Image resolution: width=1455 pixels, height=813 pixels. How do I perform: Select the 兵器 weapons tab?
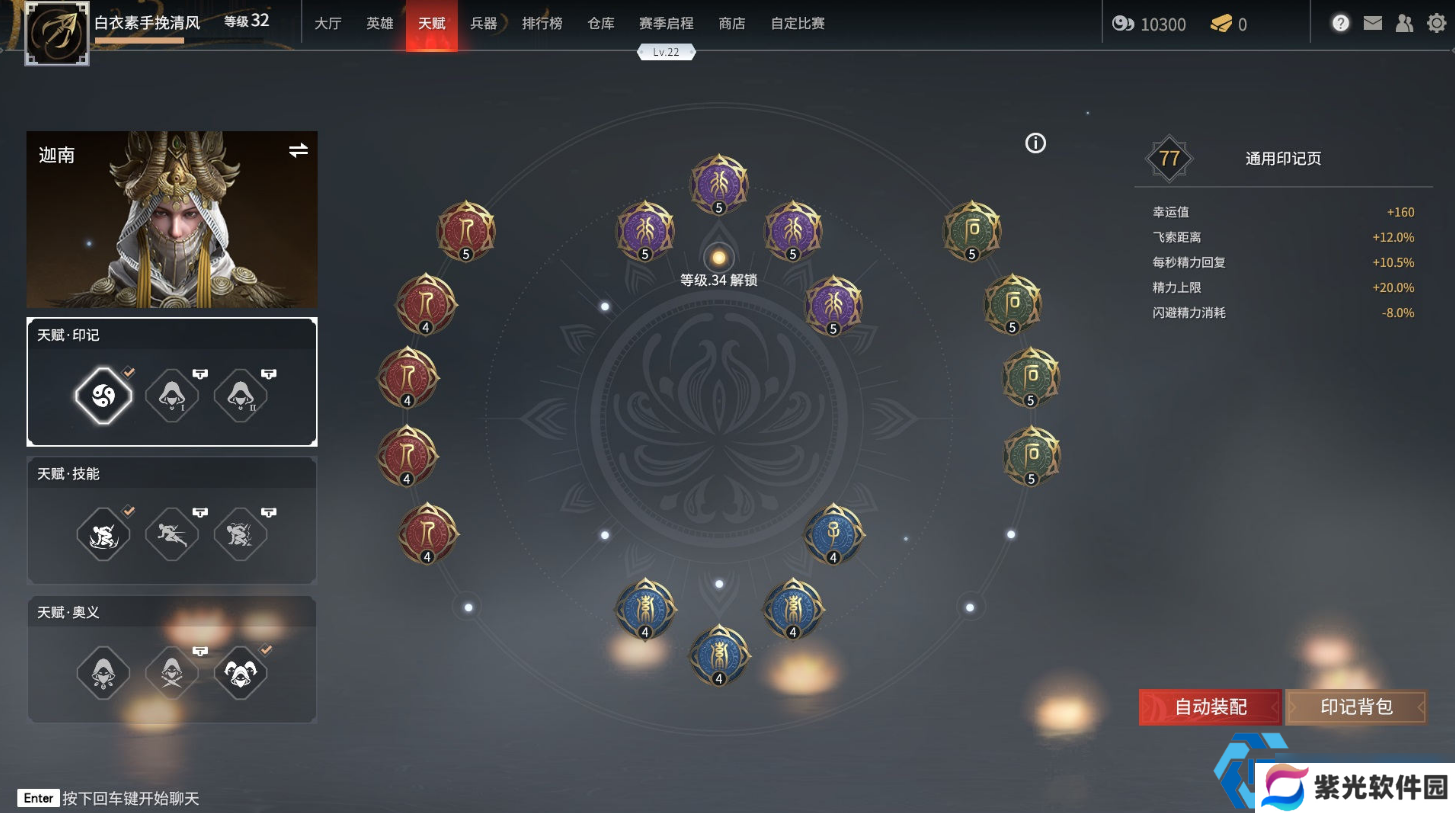484,23
